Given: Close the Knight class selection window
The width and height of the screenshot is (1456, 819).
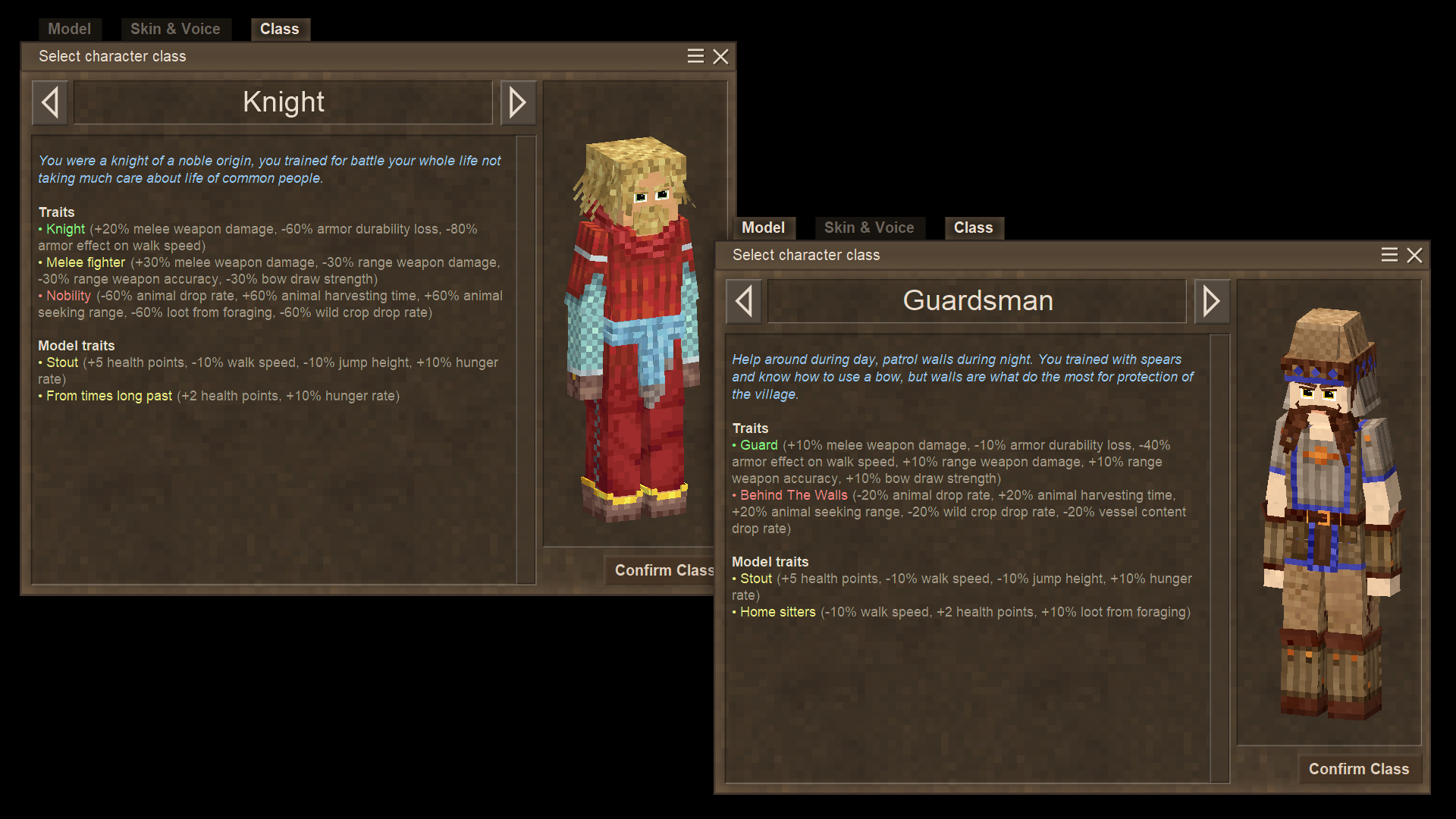Looking at the screenshot, I should (x=721, y=57).
